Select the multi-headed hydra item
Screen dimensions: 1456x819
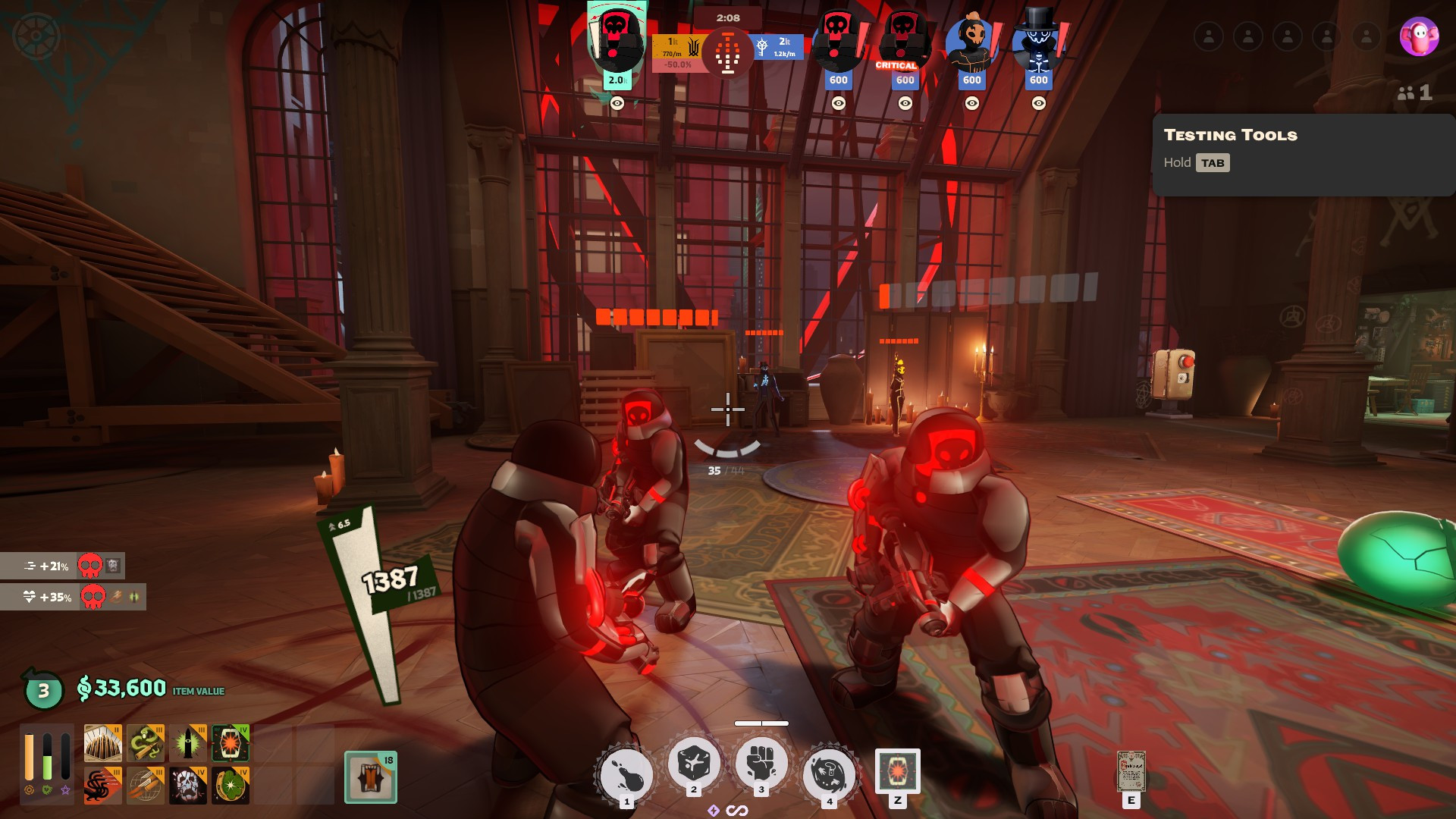102,785
